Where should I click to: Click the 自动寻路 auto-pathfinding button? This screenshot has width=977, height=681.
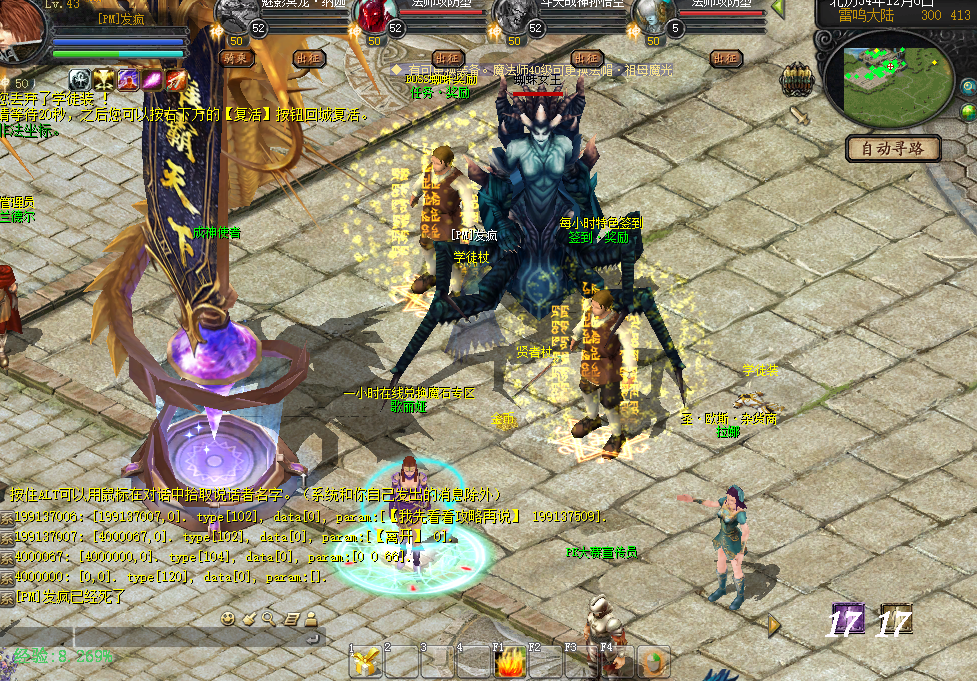(893, 149)
